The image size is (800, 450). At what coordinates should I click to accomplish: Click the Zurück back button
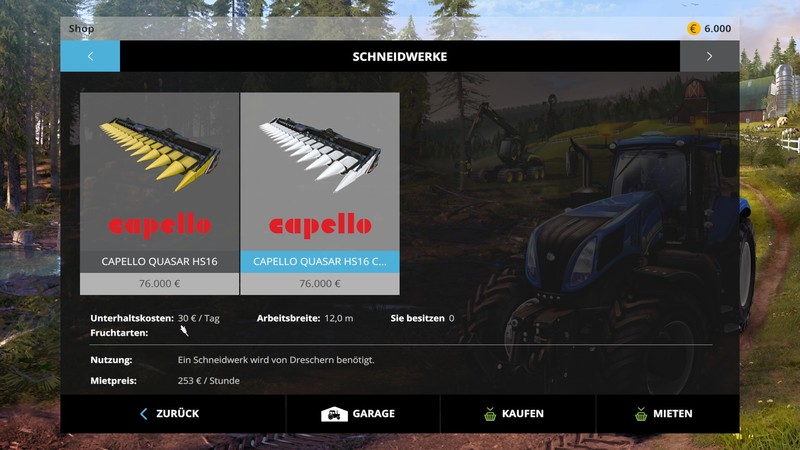171,413
